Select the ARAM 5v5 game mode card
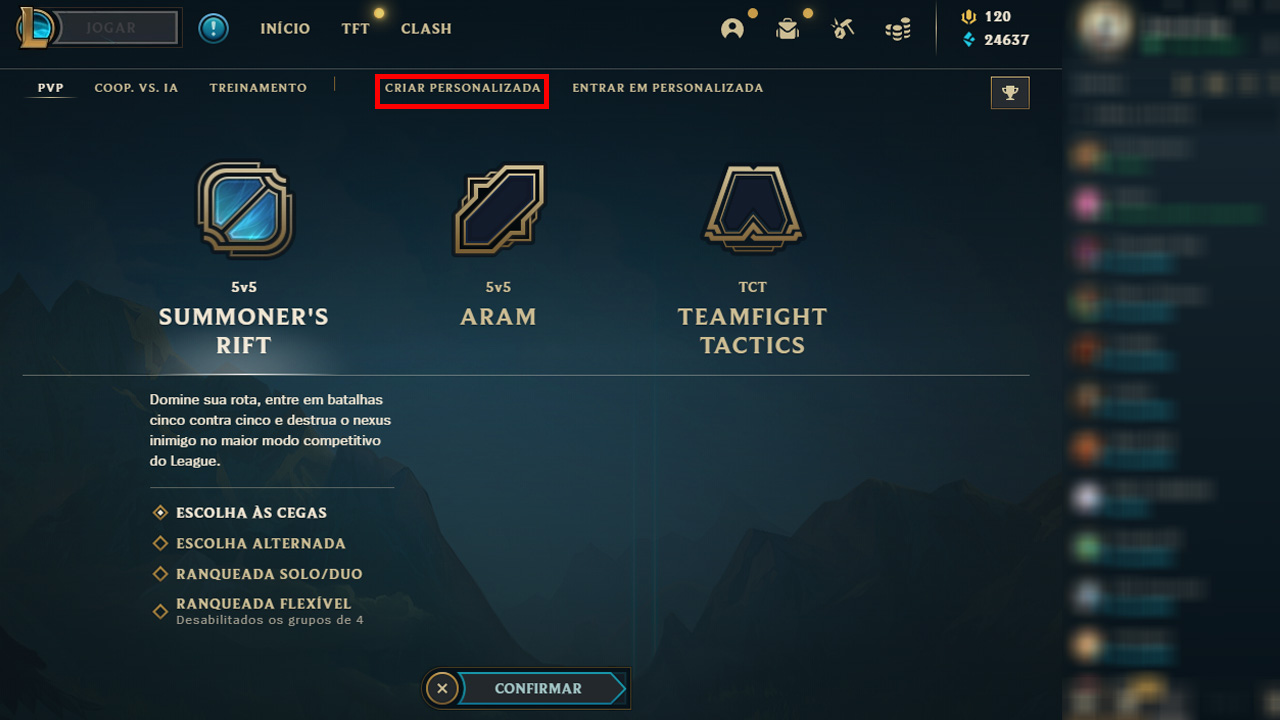This screenshot has width=1280, height=720. [498, 240]
